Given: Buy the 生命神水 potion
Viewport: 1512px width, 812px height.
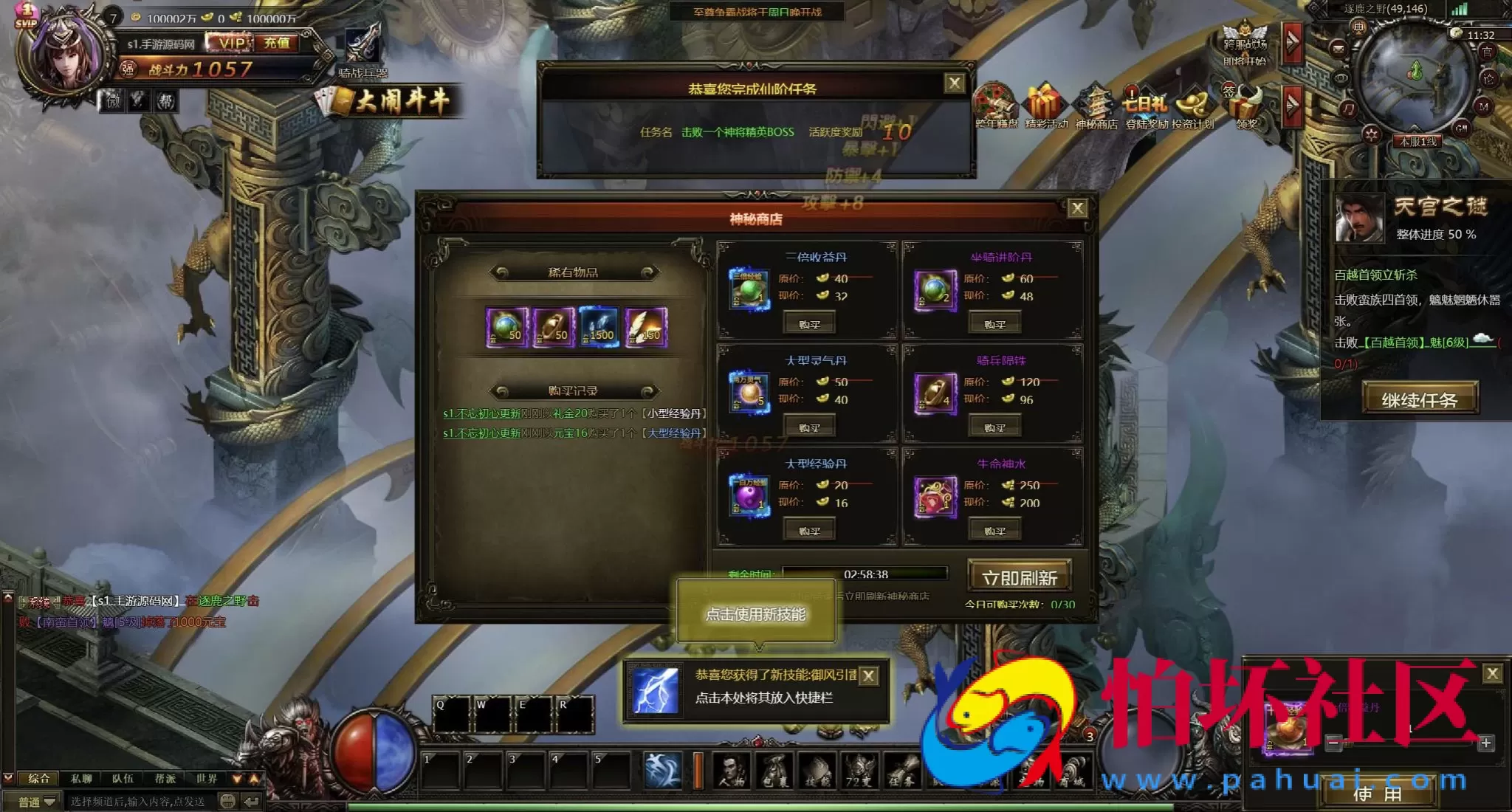Looking at the screenshot, I should [x=994, y=531].
